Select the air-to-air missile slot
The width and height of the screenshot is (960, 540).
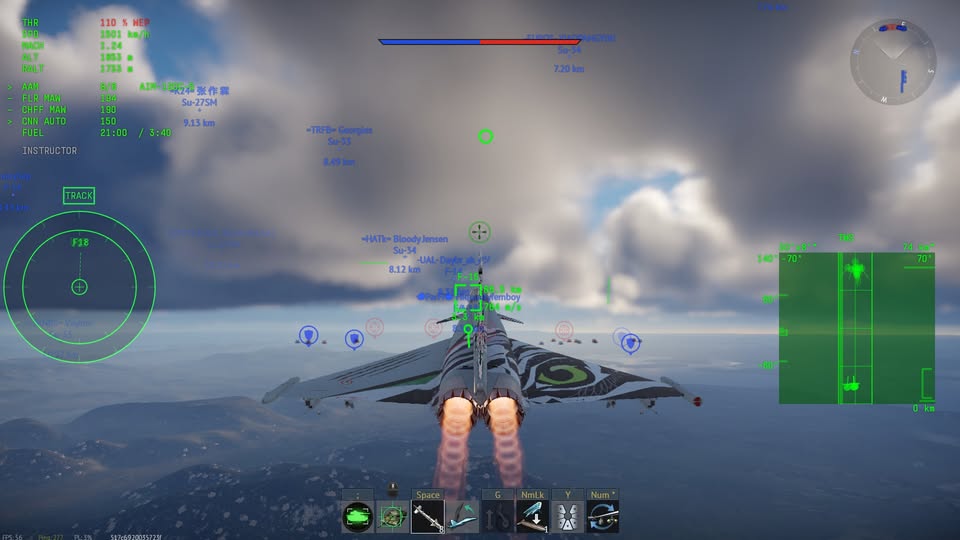pos(428,517)
